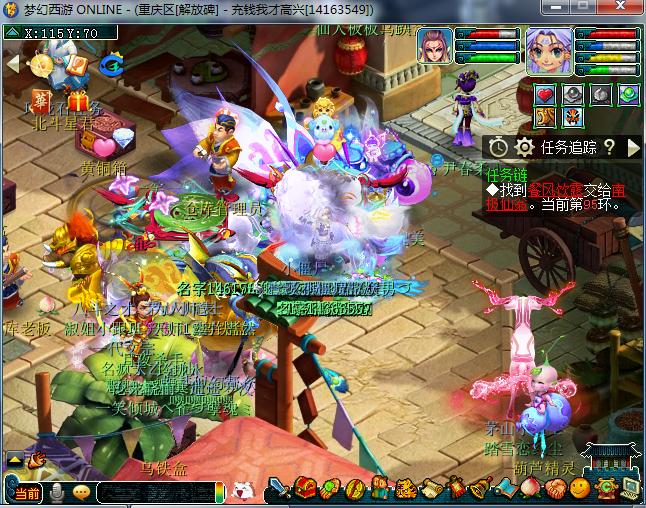Switch the 当前 chat channel button
This screenshot has width=646, height=508.
[26, 492]
